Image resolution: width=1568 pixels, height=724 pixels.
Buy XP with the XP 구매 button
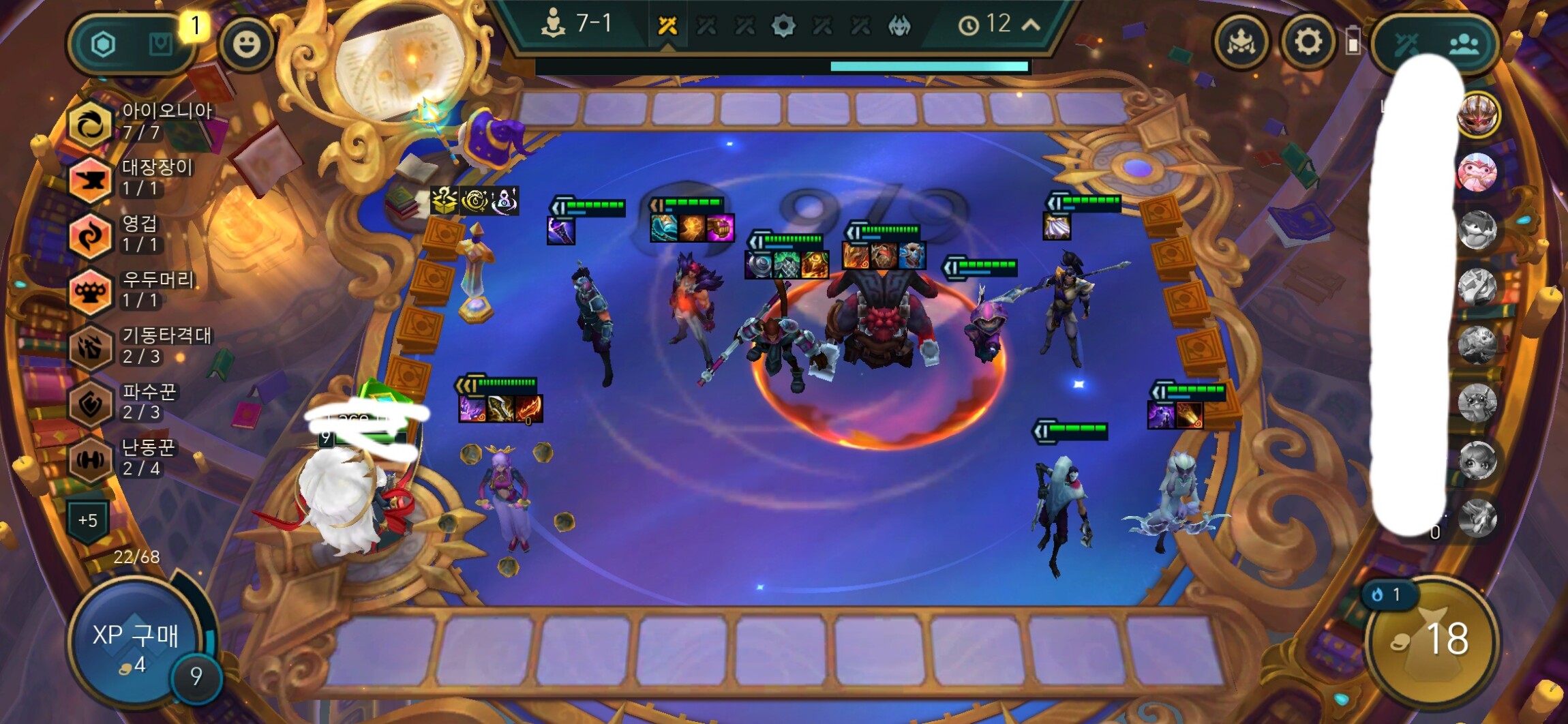pyautogui.click(x=136, y=644)
